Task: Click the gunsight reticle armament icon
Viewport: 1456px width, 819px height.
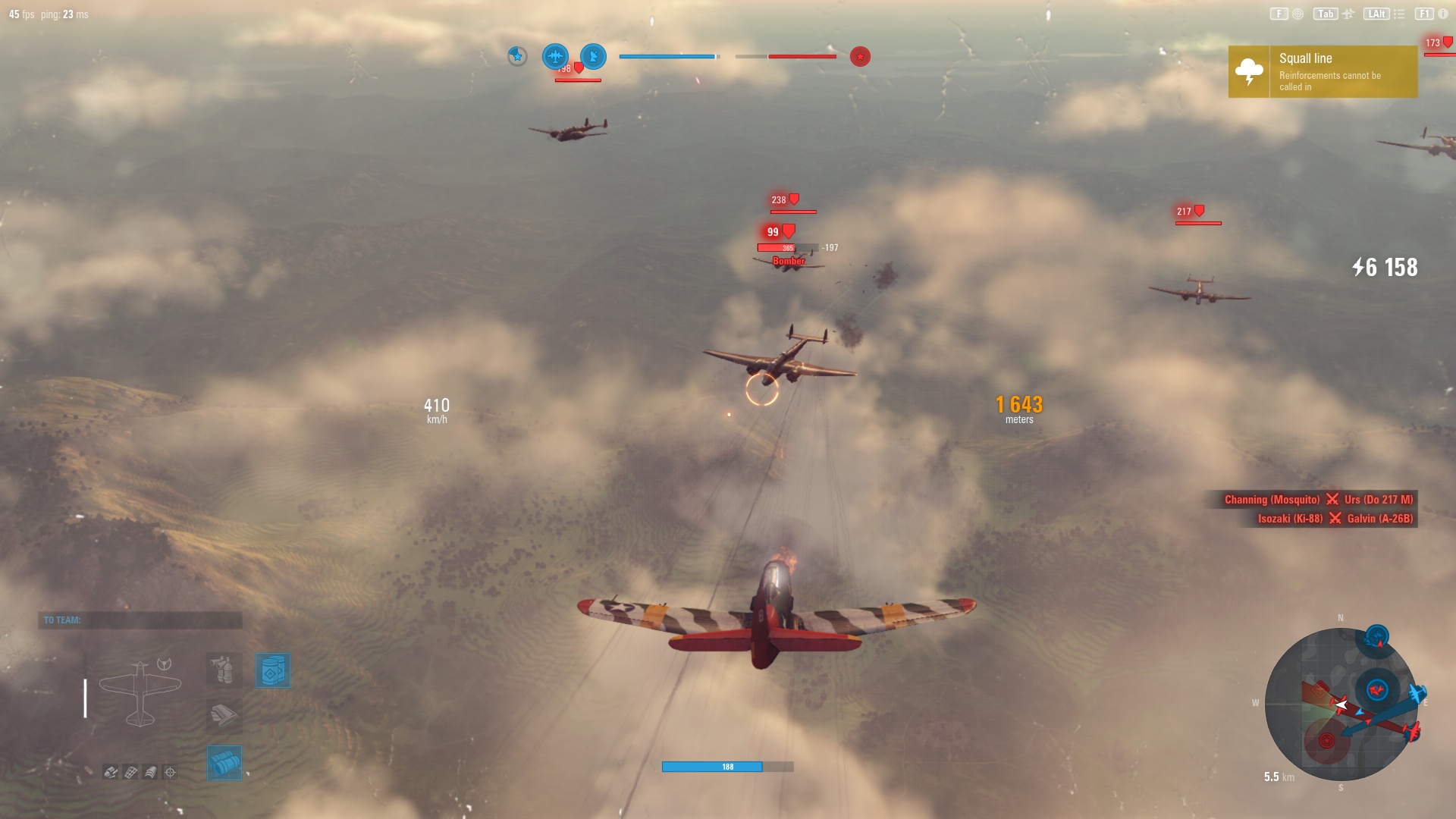Action: (x=170, y=771)
